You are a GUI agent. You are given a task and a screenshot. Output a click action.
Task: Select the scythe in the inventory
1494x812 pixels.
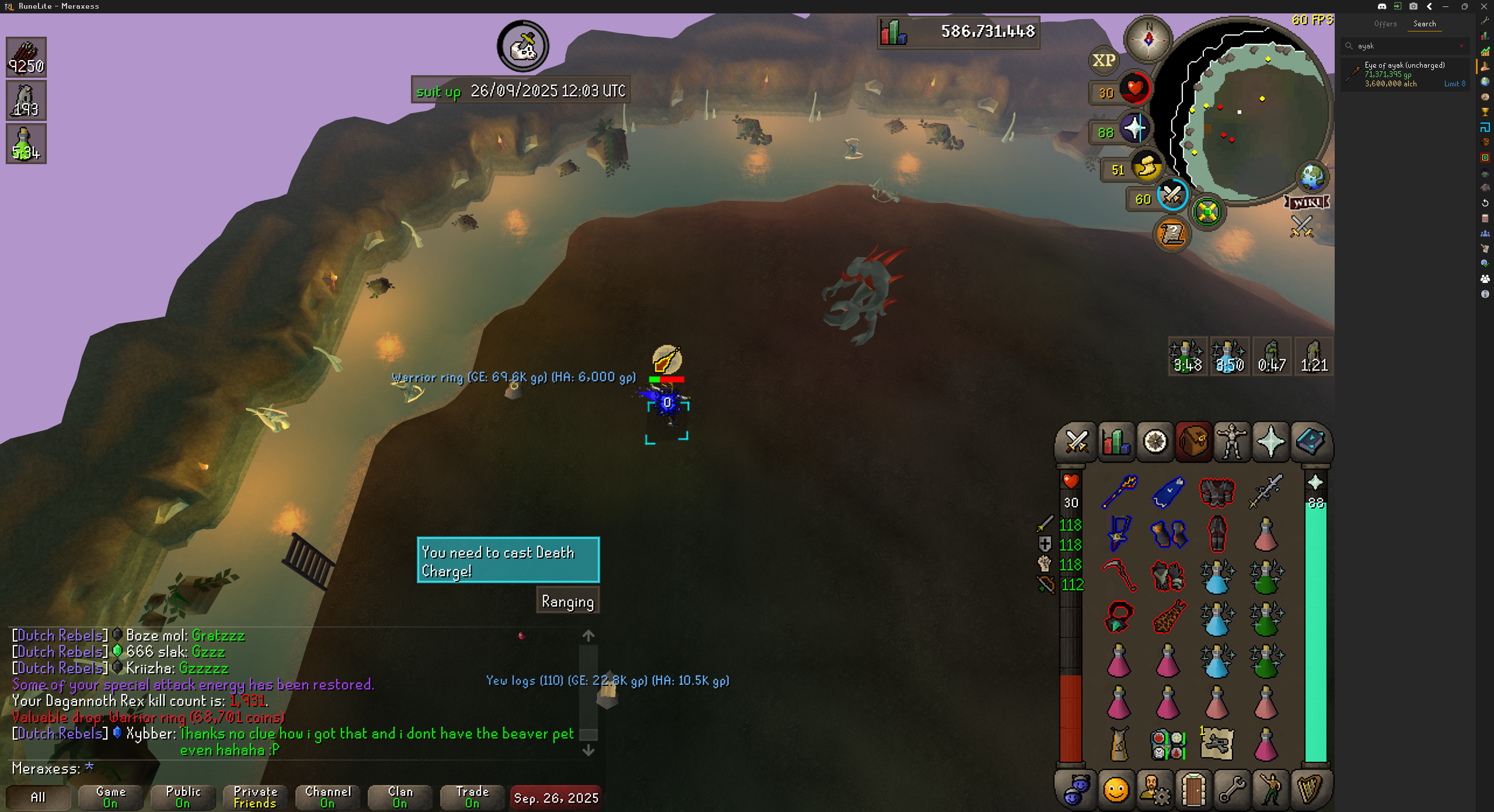pyautogui.click(x=1119, y=575)
